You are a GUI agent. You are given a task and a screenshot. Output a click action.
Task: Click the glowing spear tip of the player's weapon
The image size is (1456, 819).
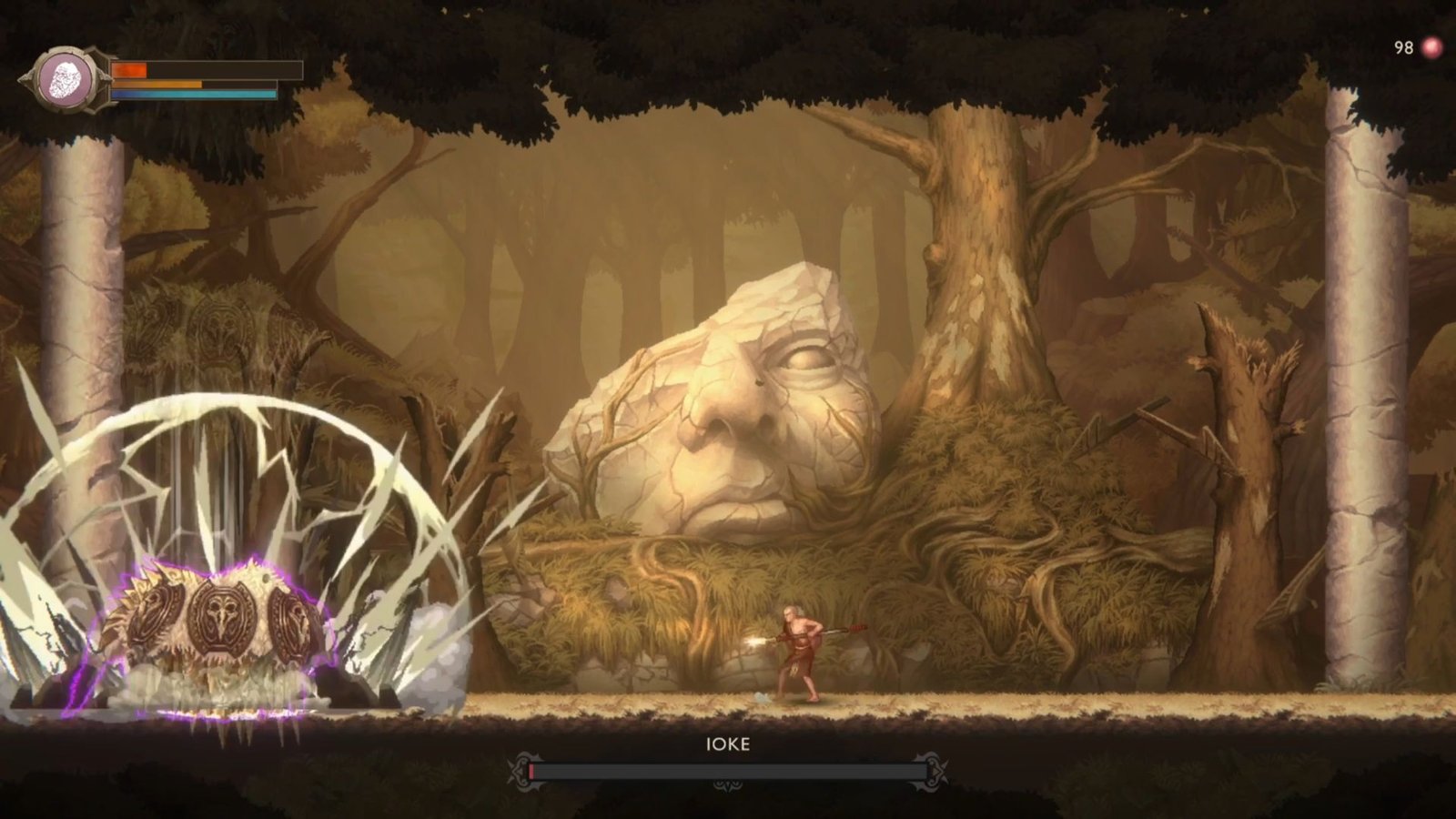coord(755,639)
